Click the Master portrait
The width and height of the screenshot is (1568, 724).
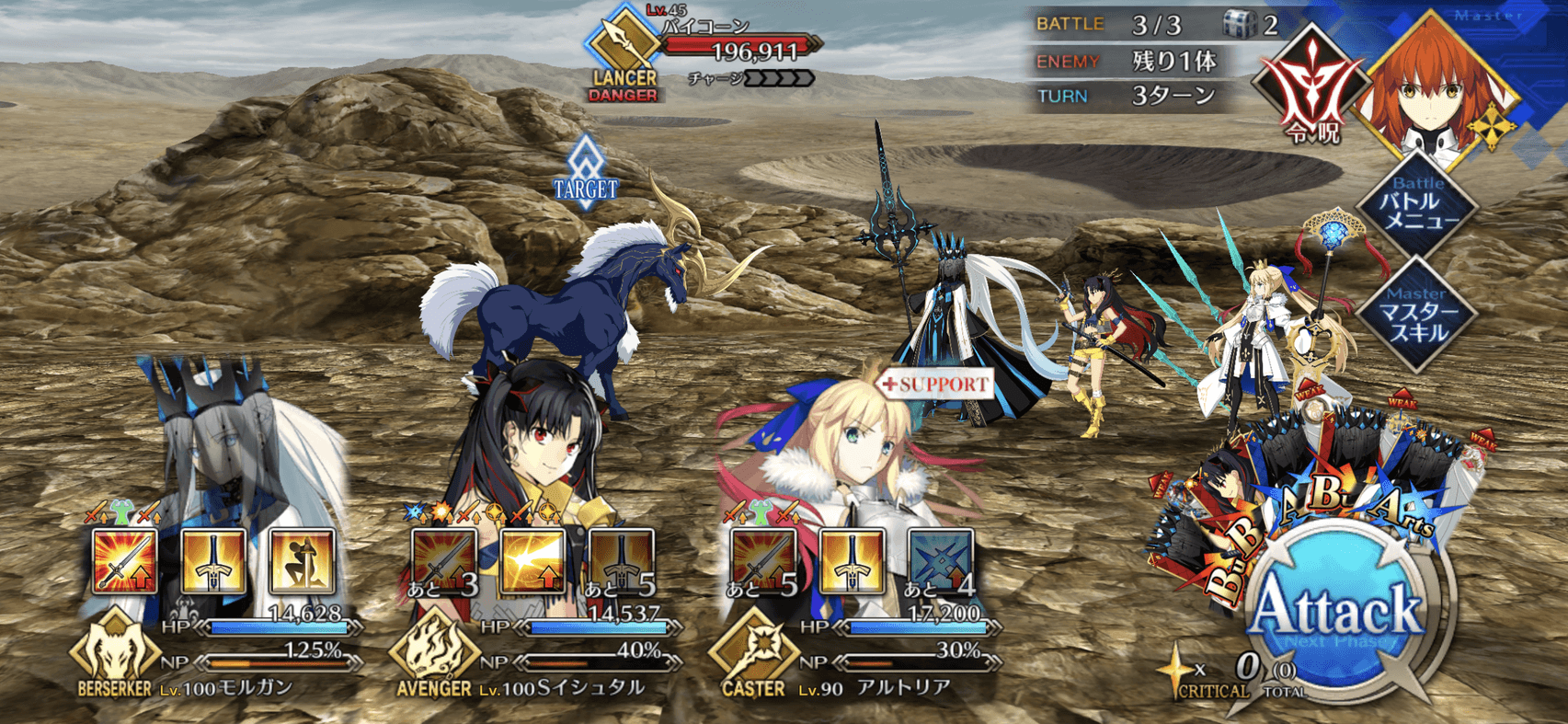point(1436,92)
